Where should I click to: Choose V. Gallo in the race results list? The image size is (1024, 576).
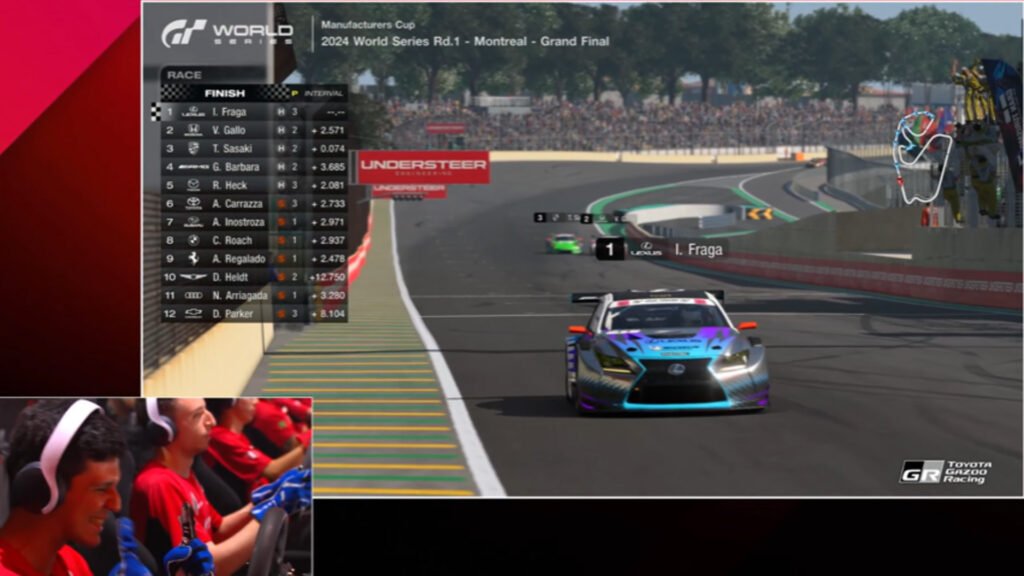coord(254,130)
